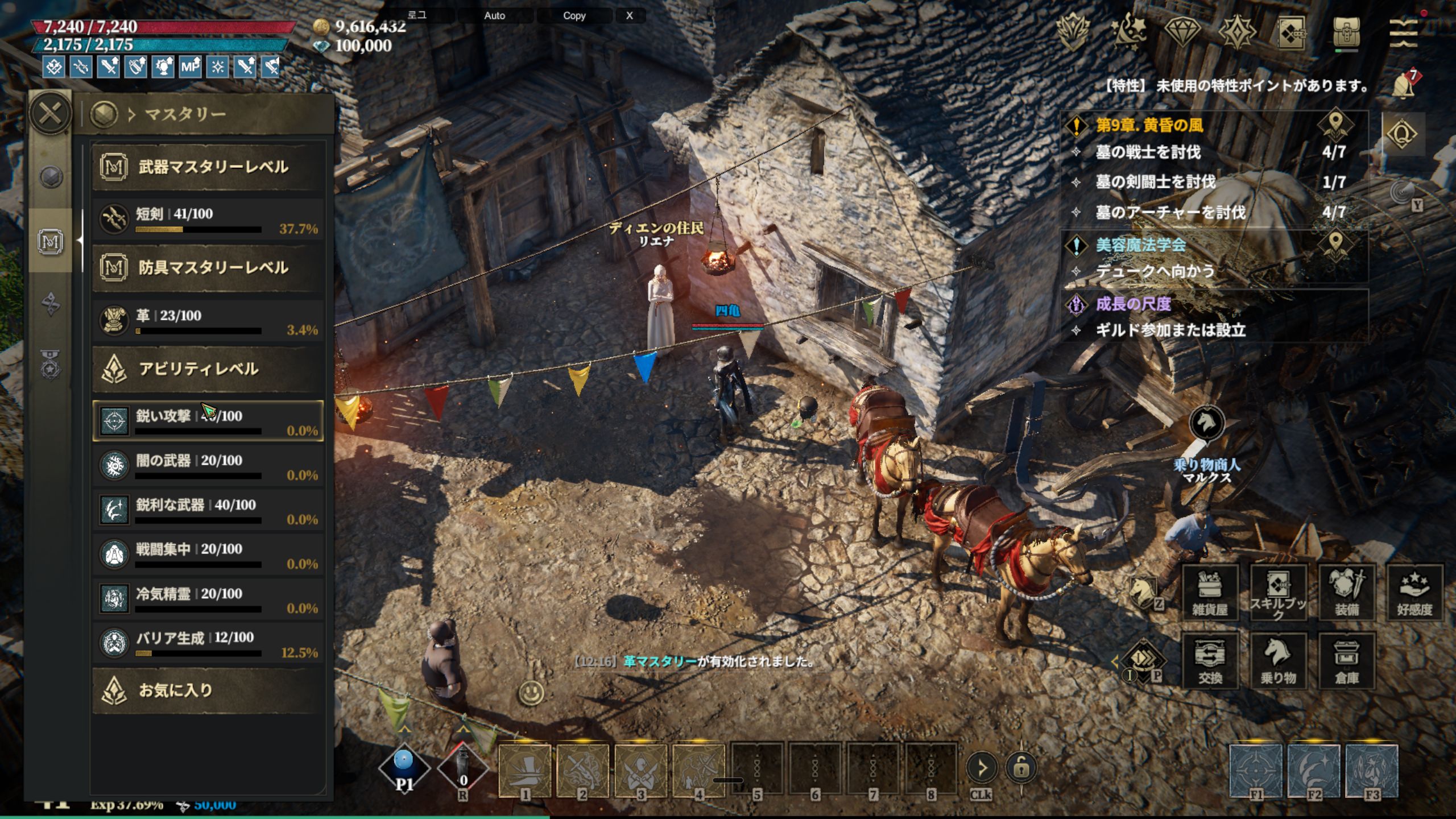Choose the 鋭い攻撃 ability row
This screenshot has width=1456, height=819.
point(208,421)
